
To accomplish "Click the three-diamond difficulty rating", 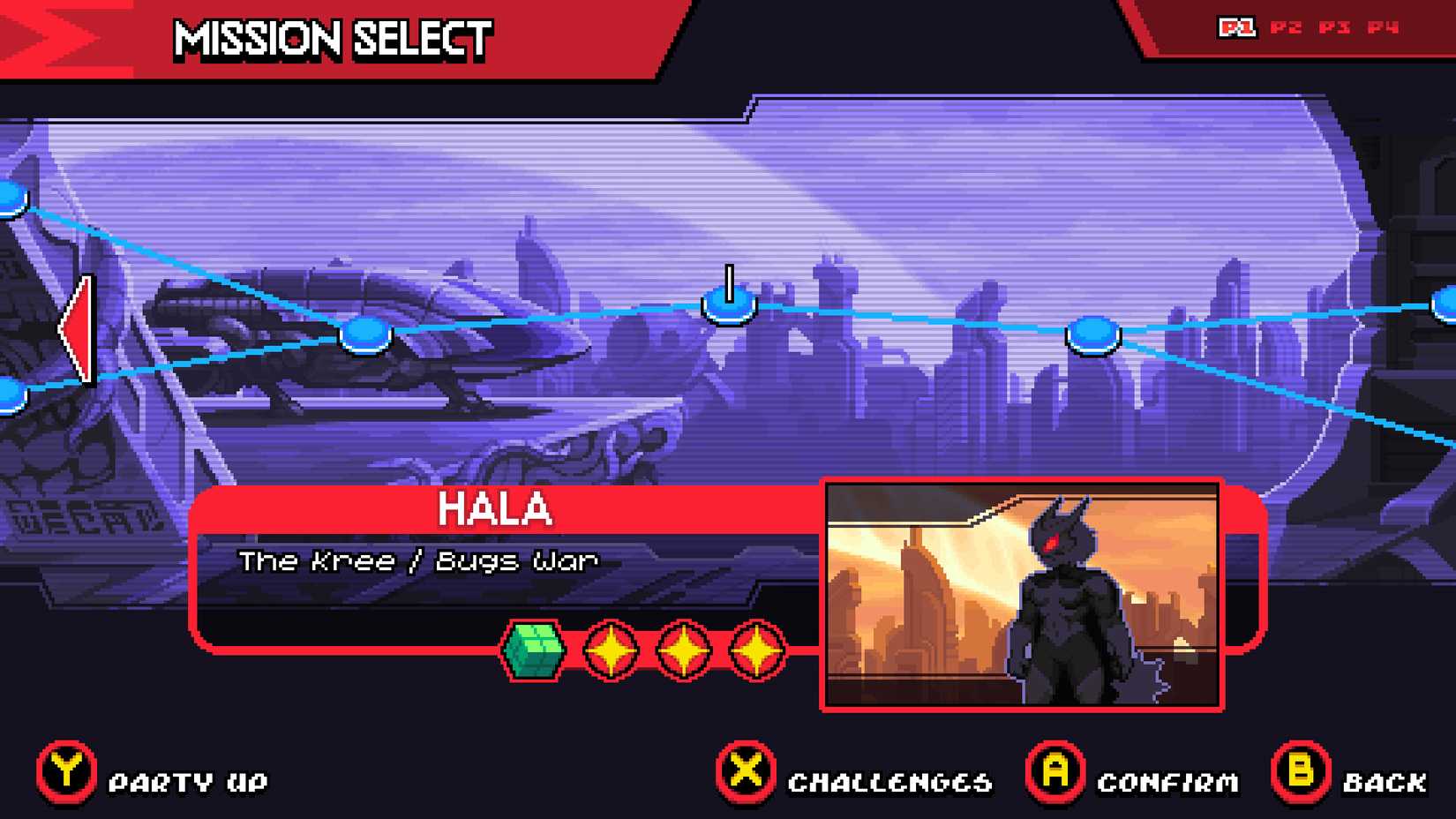I will (x=684, y=648).
